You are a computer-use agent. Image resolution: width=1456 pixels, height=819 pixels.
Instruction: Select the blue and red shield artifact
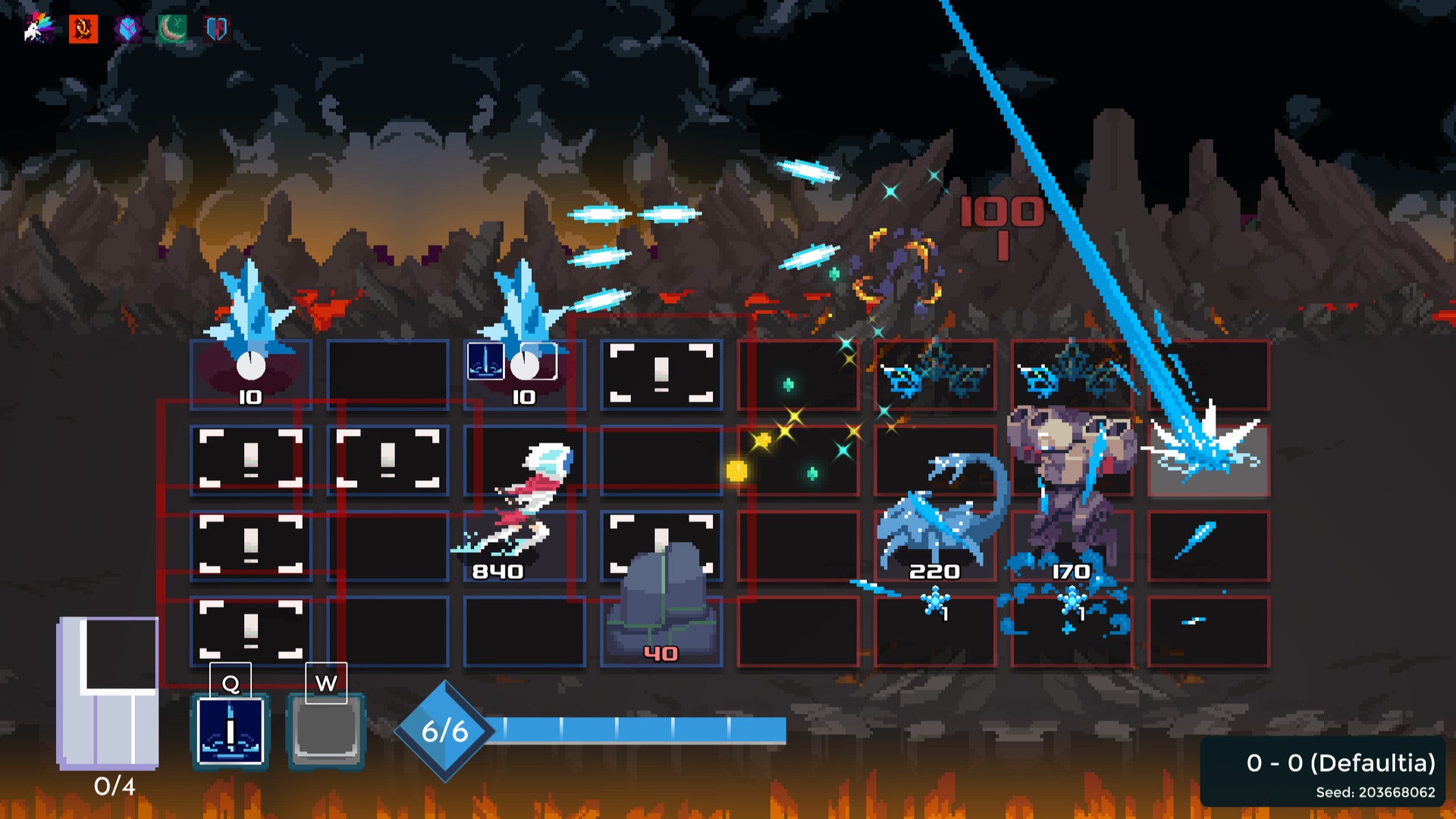click(x=217, y=29)
